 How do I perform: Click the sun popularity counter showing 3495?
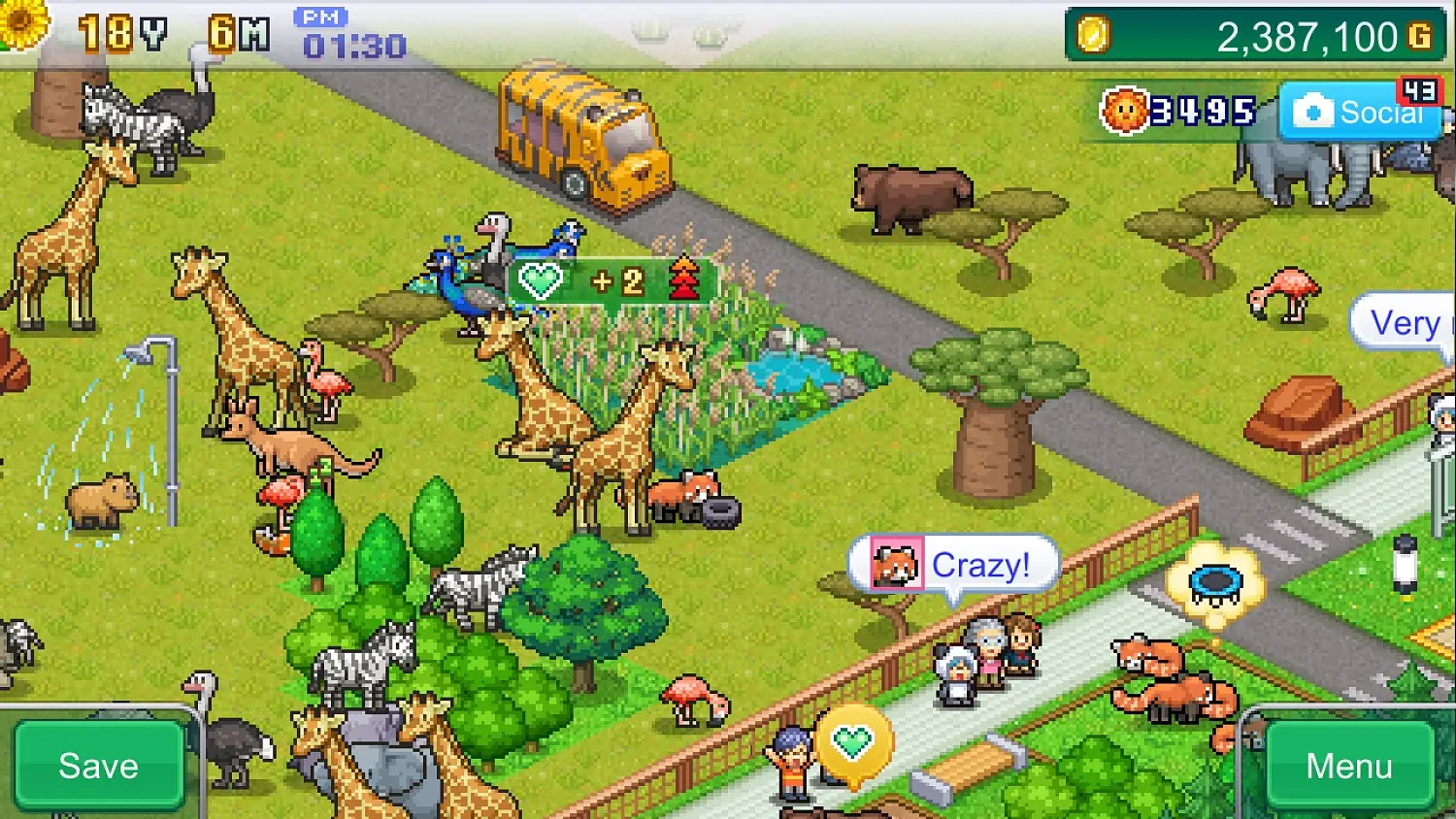pyautogui.click(x=1175, y=110)
